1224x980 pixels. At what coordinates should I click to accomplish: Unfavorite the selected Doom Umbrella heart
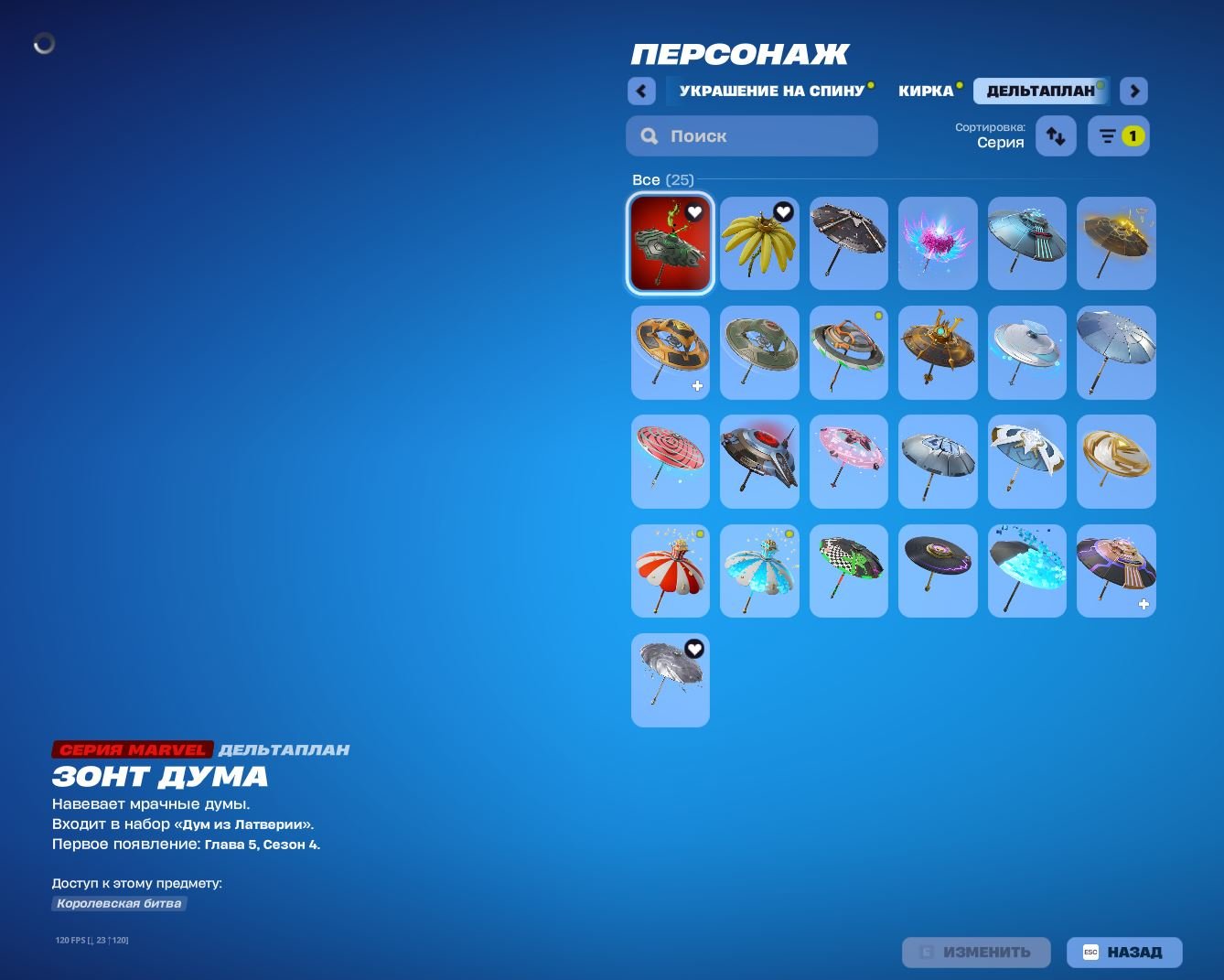696,210
